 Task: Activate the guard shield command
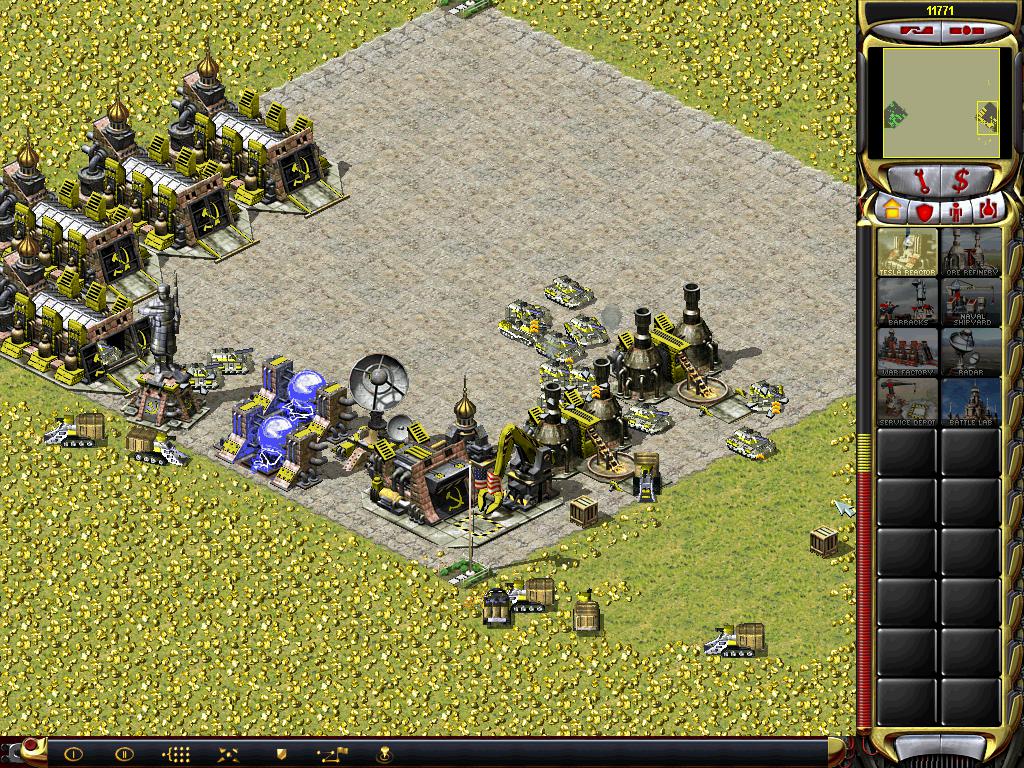281,754
